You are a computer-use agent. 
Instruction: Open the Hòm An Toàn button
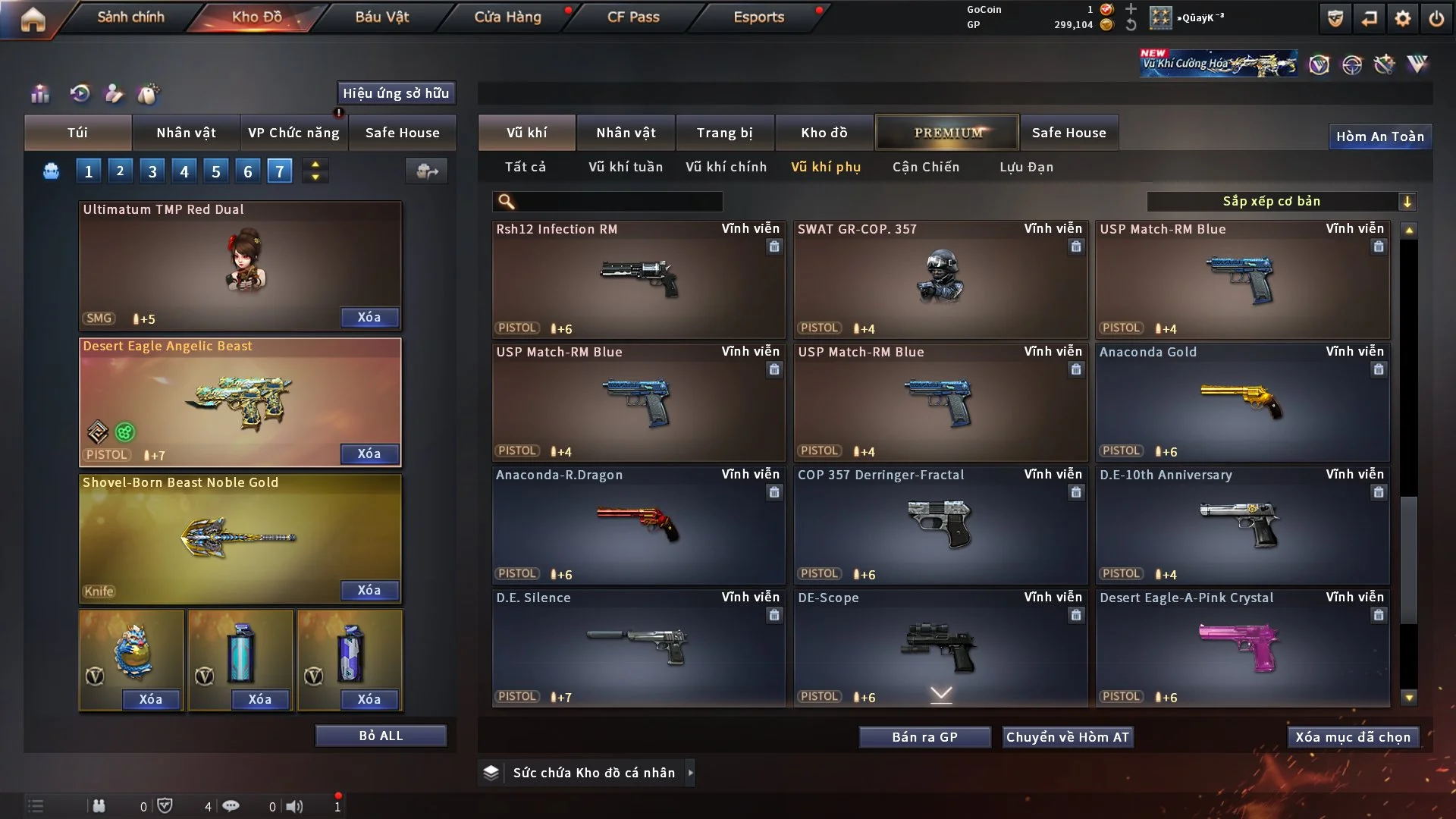click(1380, 136)
